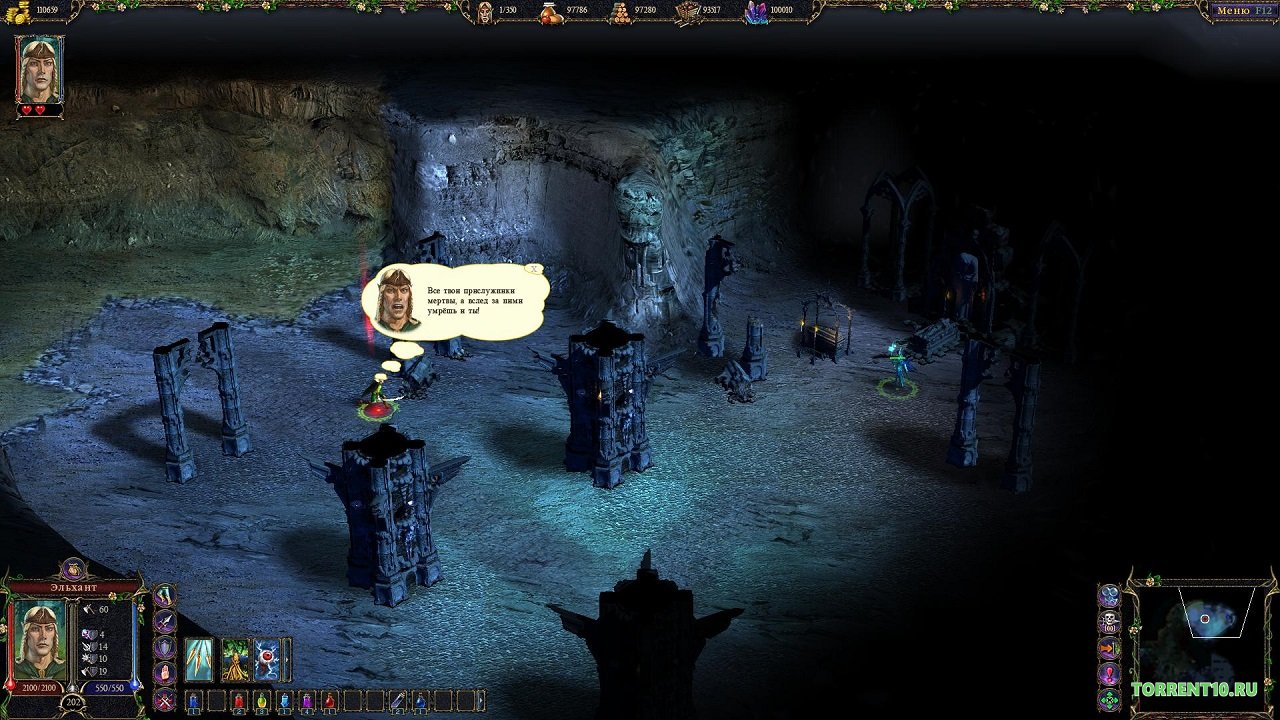Image resolution: width=1280 pixels, height=720 pixels.
Task: Click the red exclamation mark signal button
Action: click(1109, 674)
